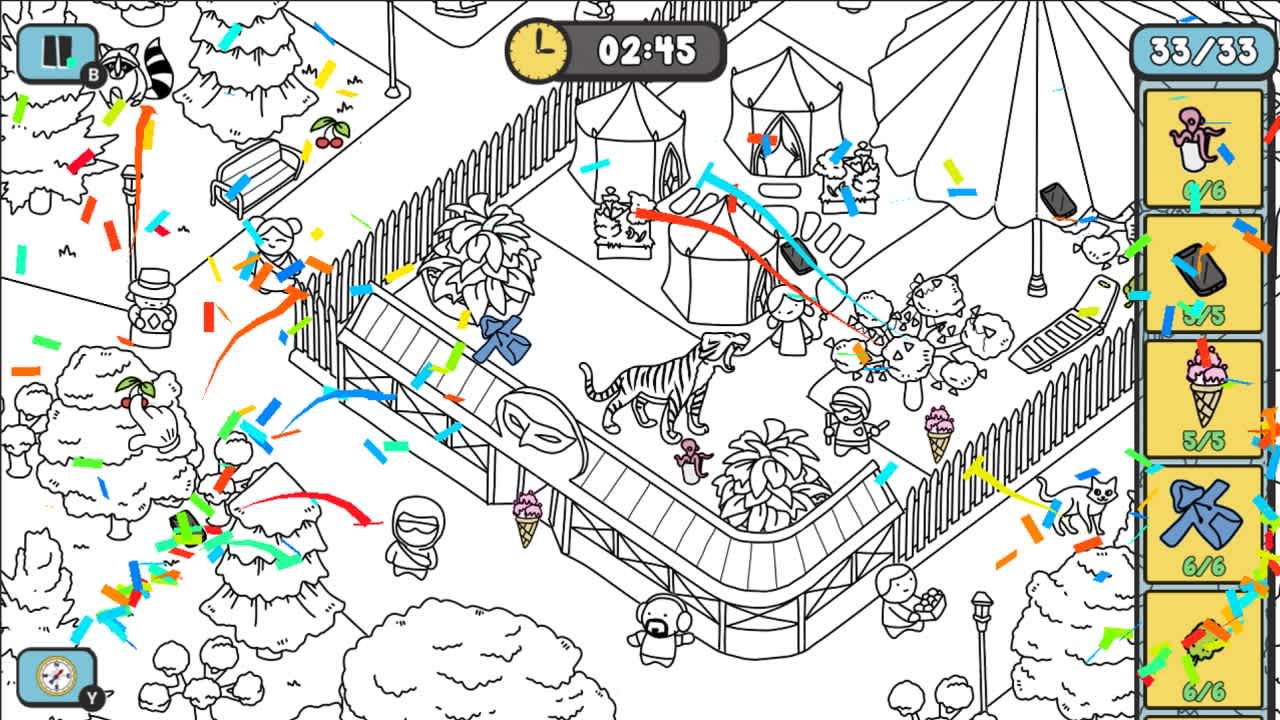Click the striped tiger in the enclosure
The height and width of the screenshot is (720, 1280).
point(655,385)
